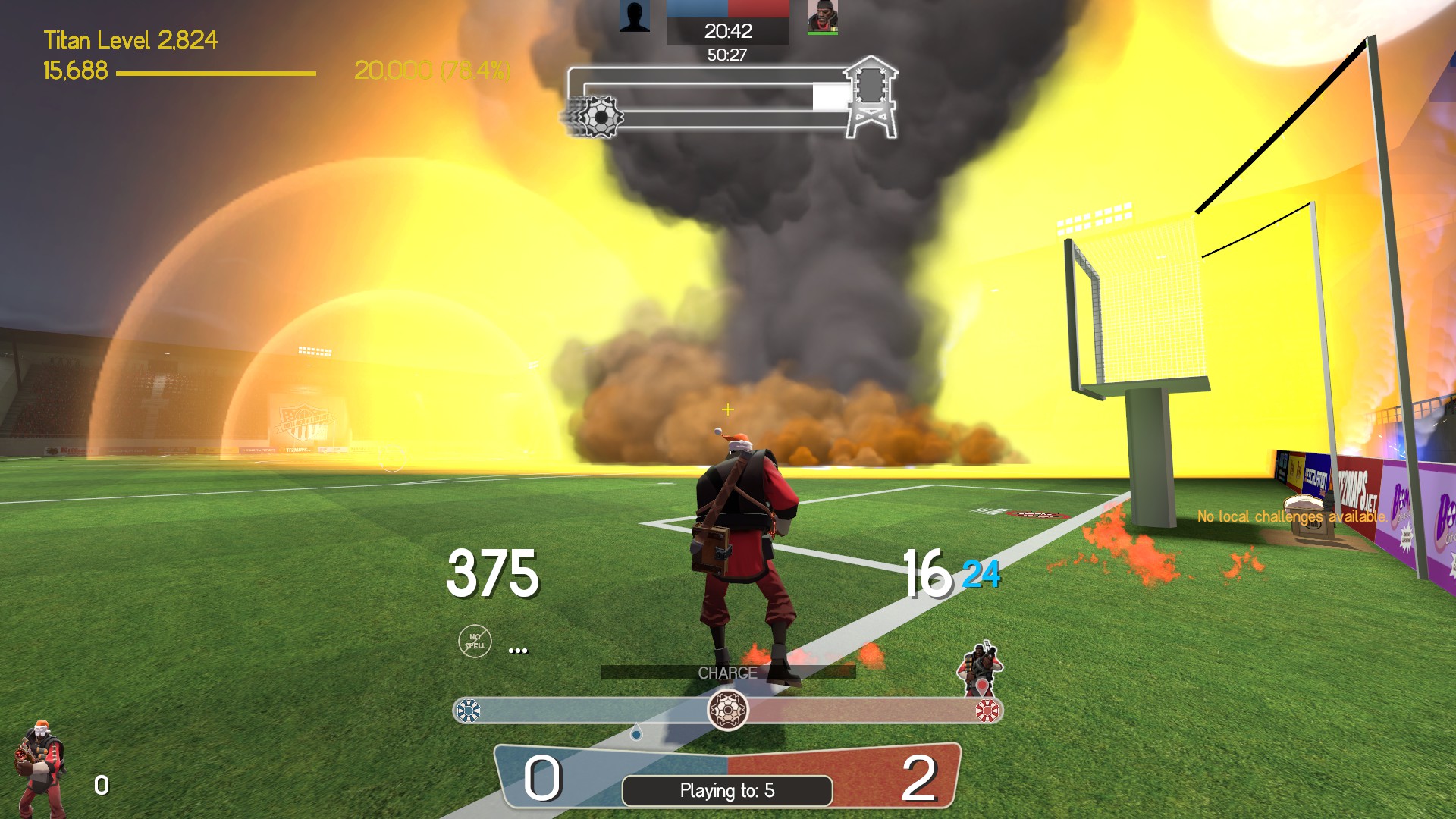Image resolution: width=1456 pixels, height=819 pixels.
Task: Click the No local challenges available notice
Action: (1291, 516)
